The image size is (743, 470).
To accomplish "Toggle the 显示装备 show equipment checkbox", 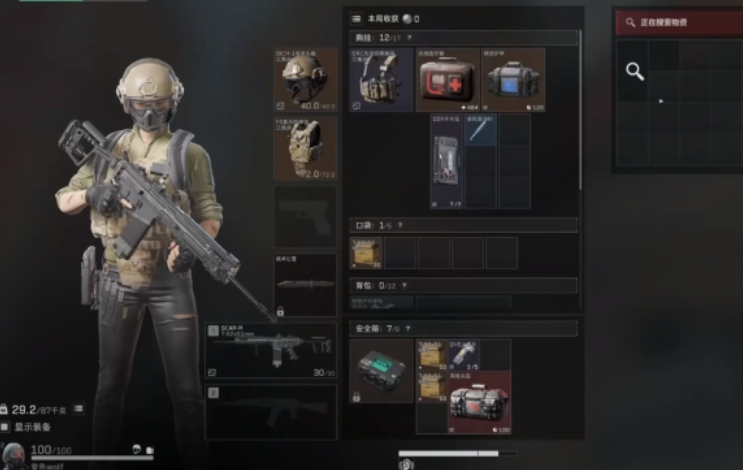I will tap(6, 427).
